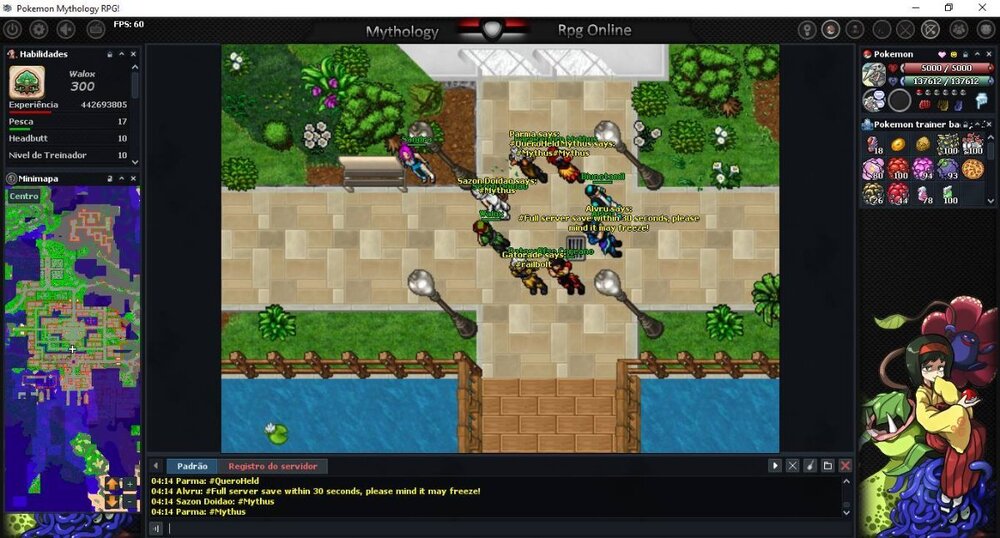Click the pink heart icon in Pokemon panel
This screenshot has height=538, width=1000.
point(941,54)
